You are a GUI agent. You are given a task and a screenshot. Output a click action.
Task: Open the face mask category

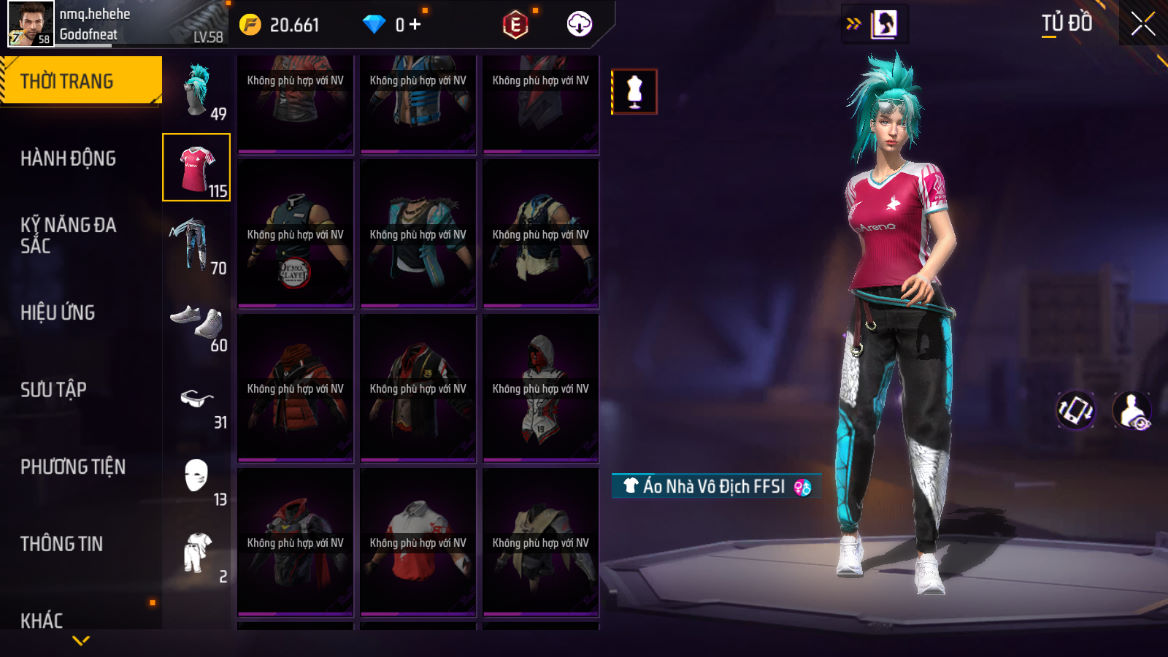[197, 476]
